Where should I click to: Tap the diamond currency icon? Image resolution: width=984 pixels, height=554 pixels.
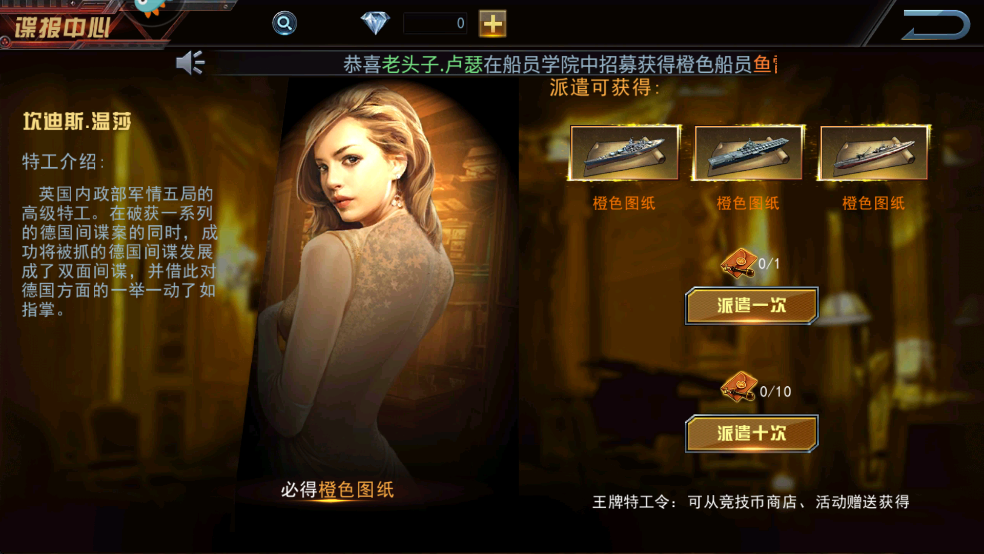[x=375, y=23]
